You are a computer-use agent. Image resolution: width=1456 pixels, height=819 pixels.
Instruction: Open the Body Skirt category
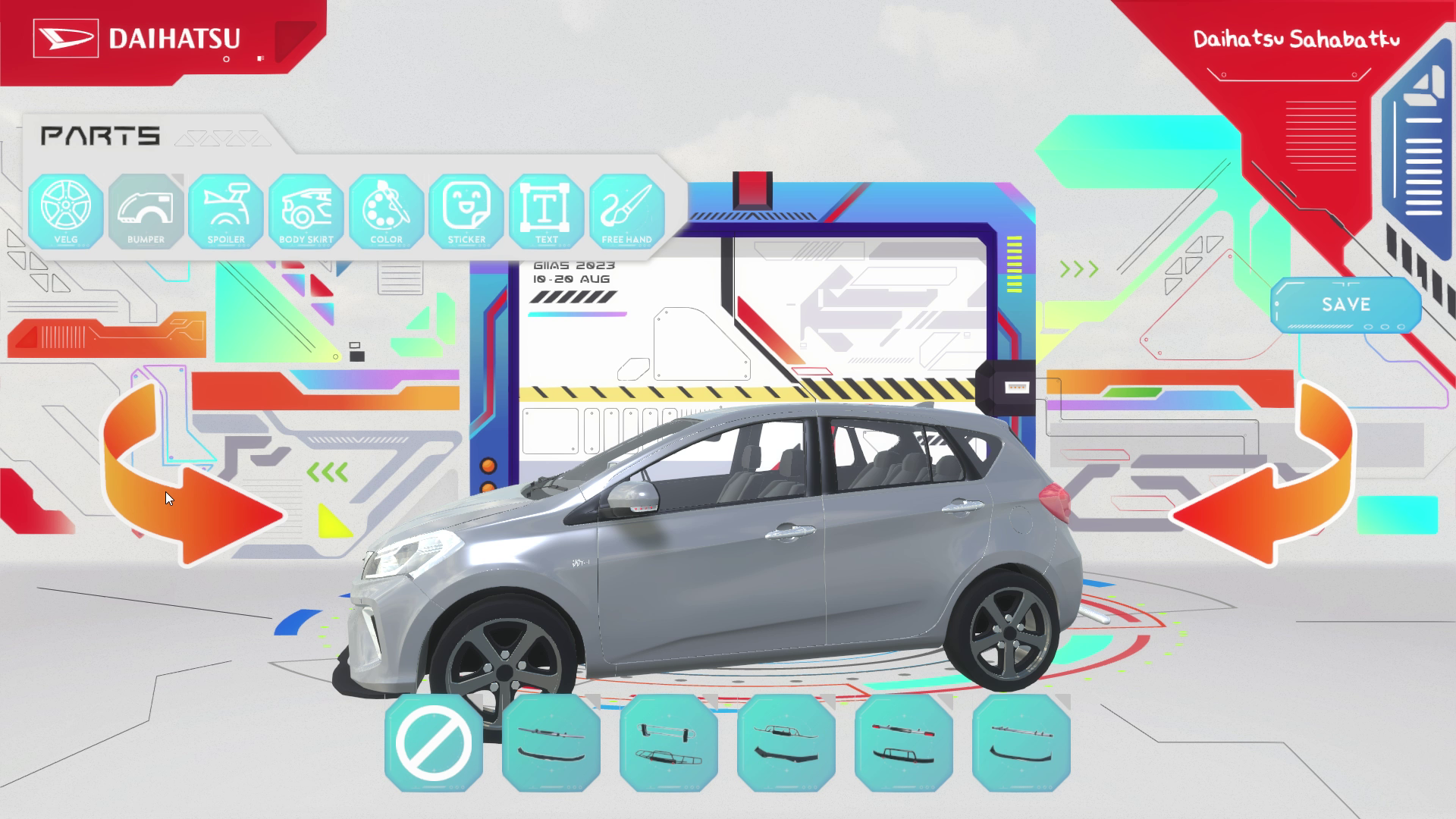point(306,211)
